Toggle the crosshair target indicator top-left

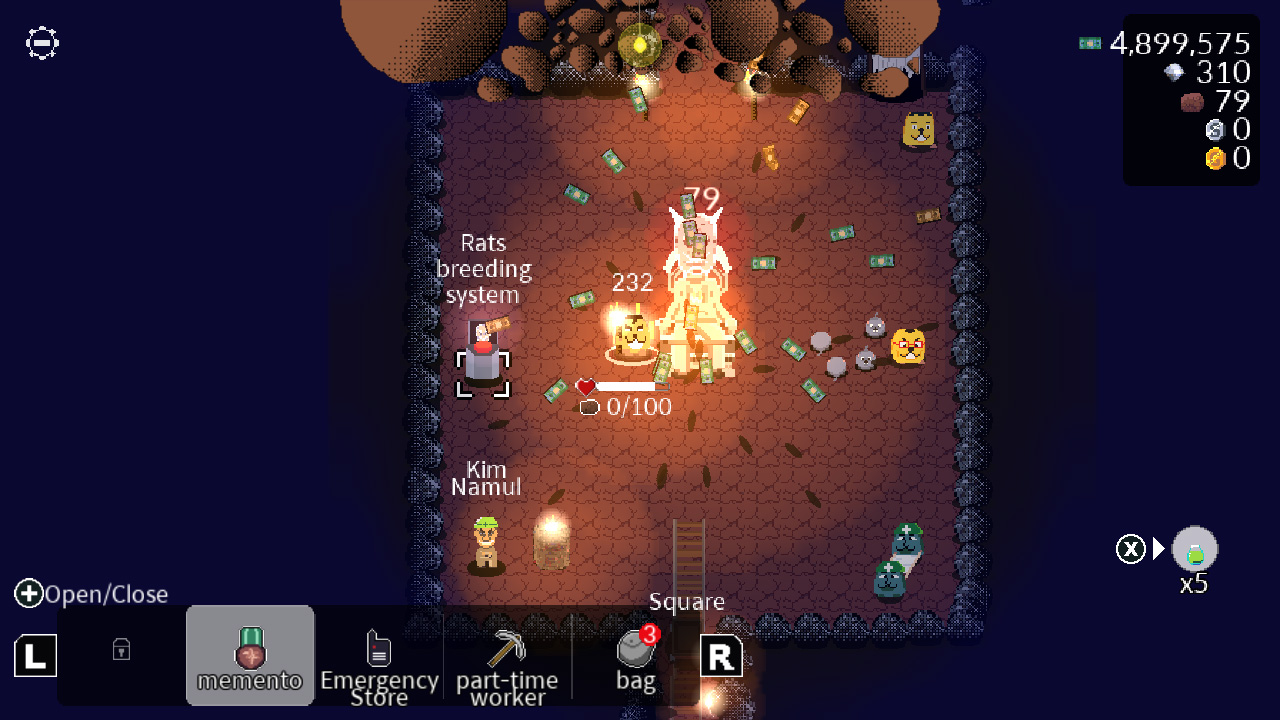click(41, 43)
